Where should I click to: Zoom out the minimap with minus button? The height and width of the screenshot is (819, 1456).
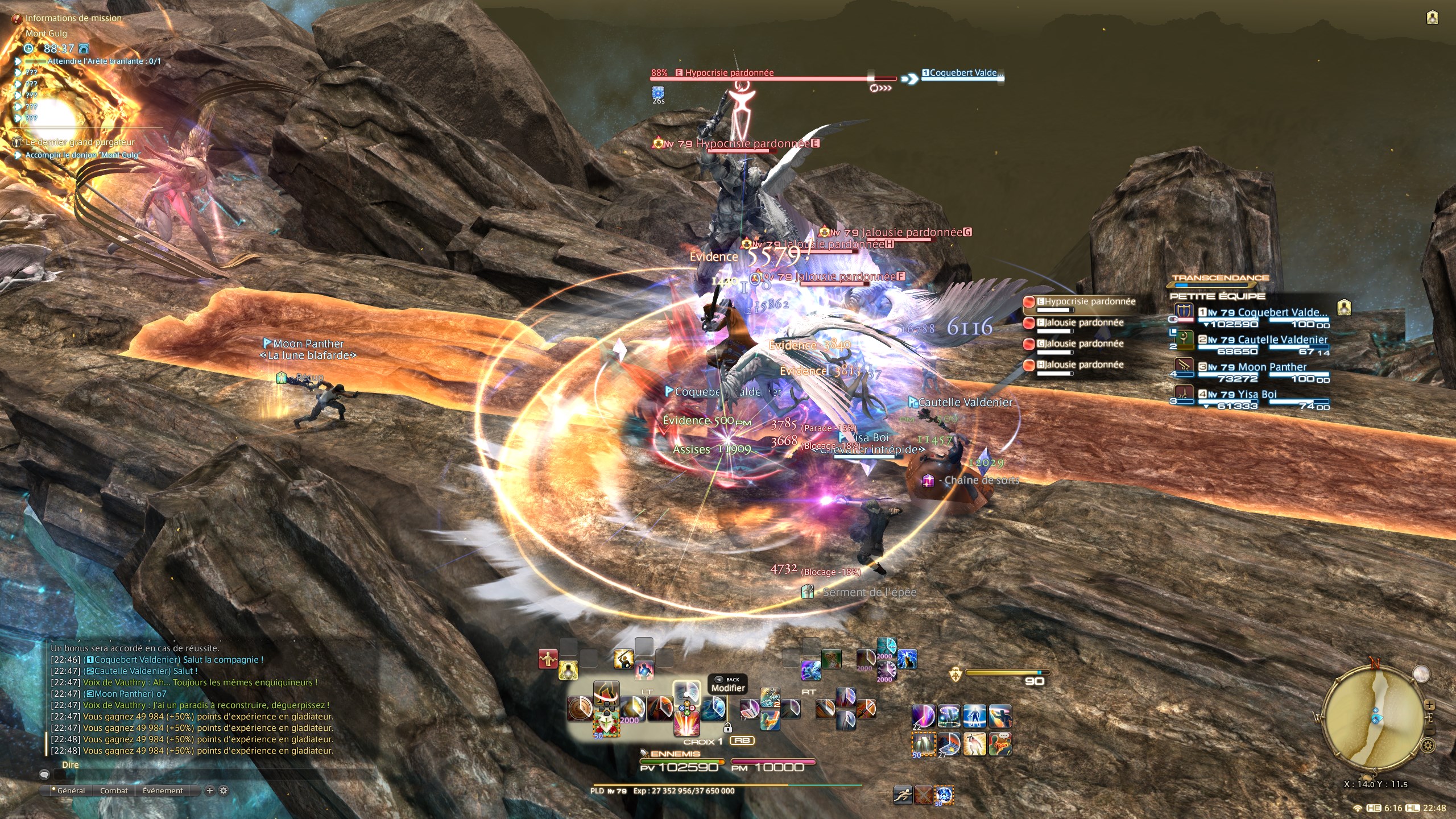(1429, 730)
